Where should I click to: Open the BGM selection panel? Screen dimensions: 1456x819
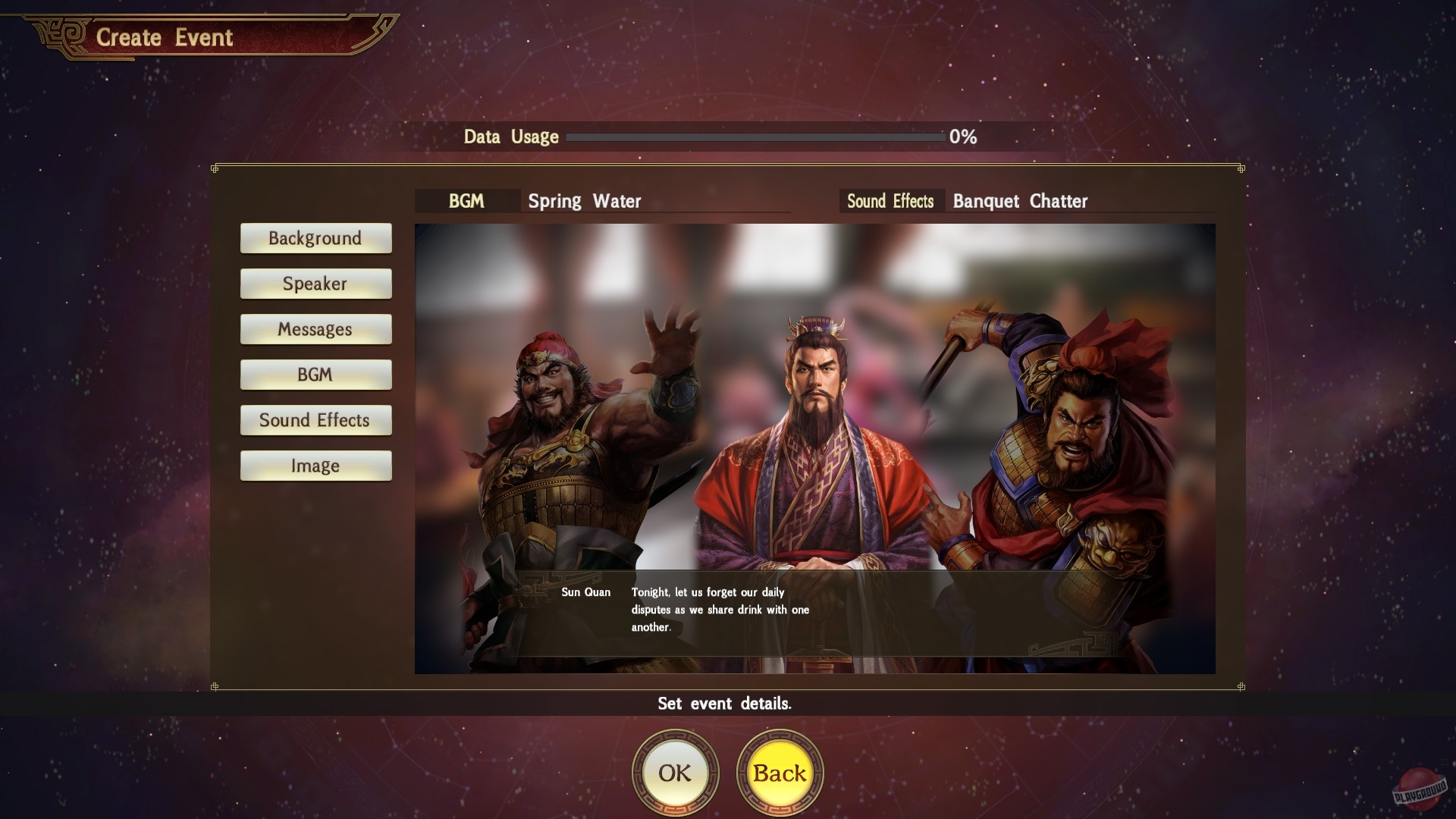click(x=315, y=375)
